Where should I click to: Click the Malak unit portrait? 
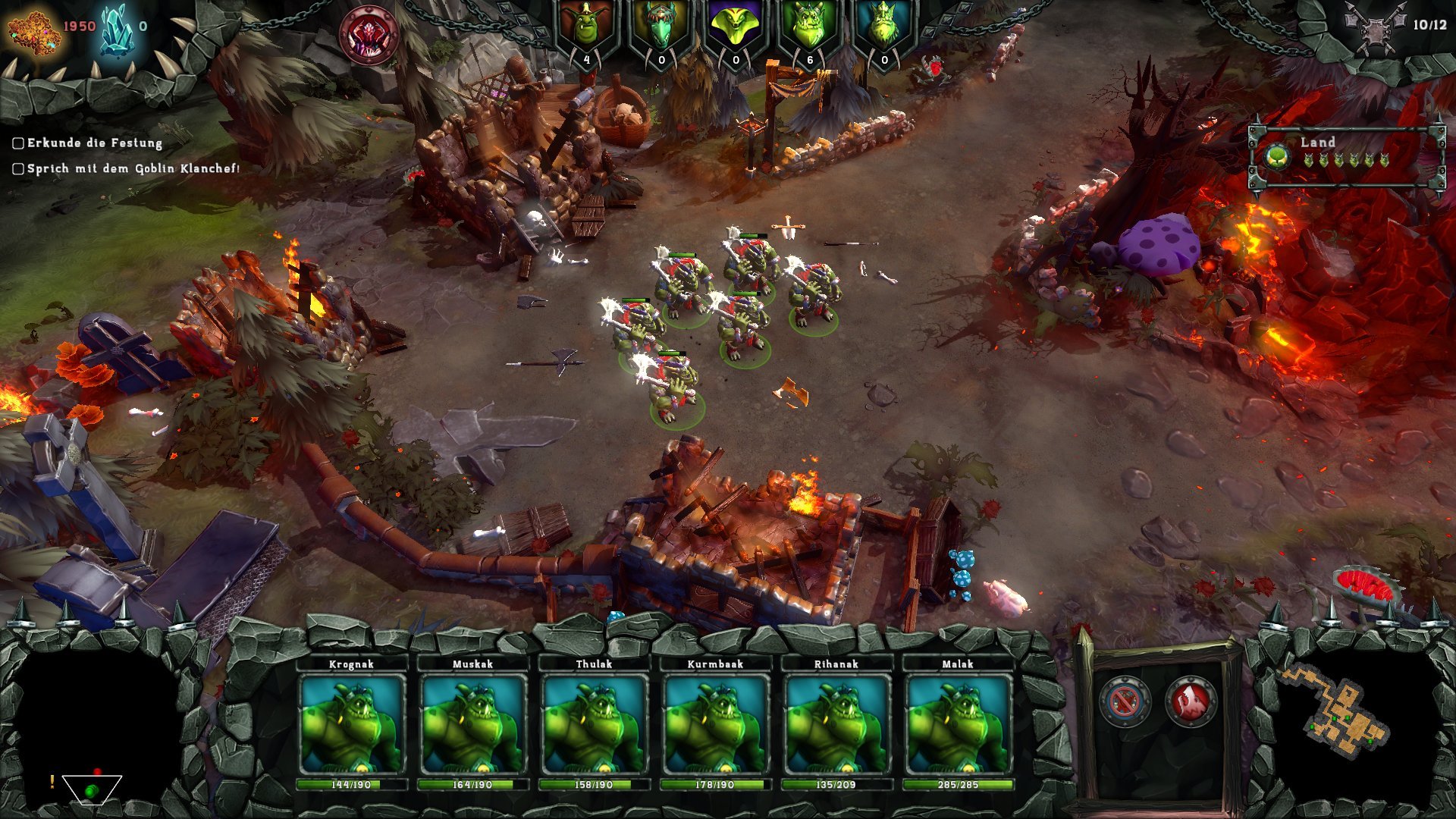[958, 724]
